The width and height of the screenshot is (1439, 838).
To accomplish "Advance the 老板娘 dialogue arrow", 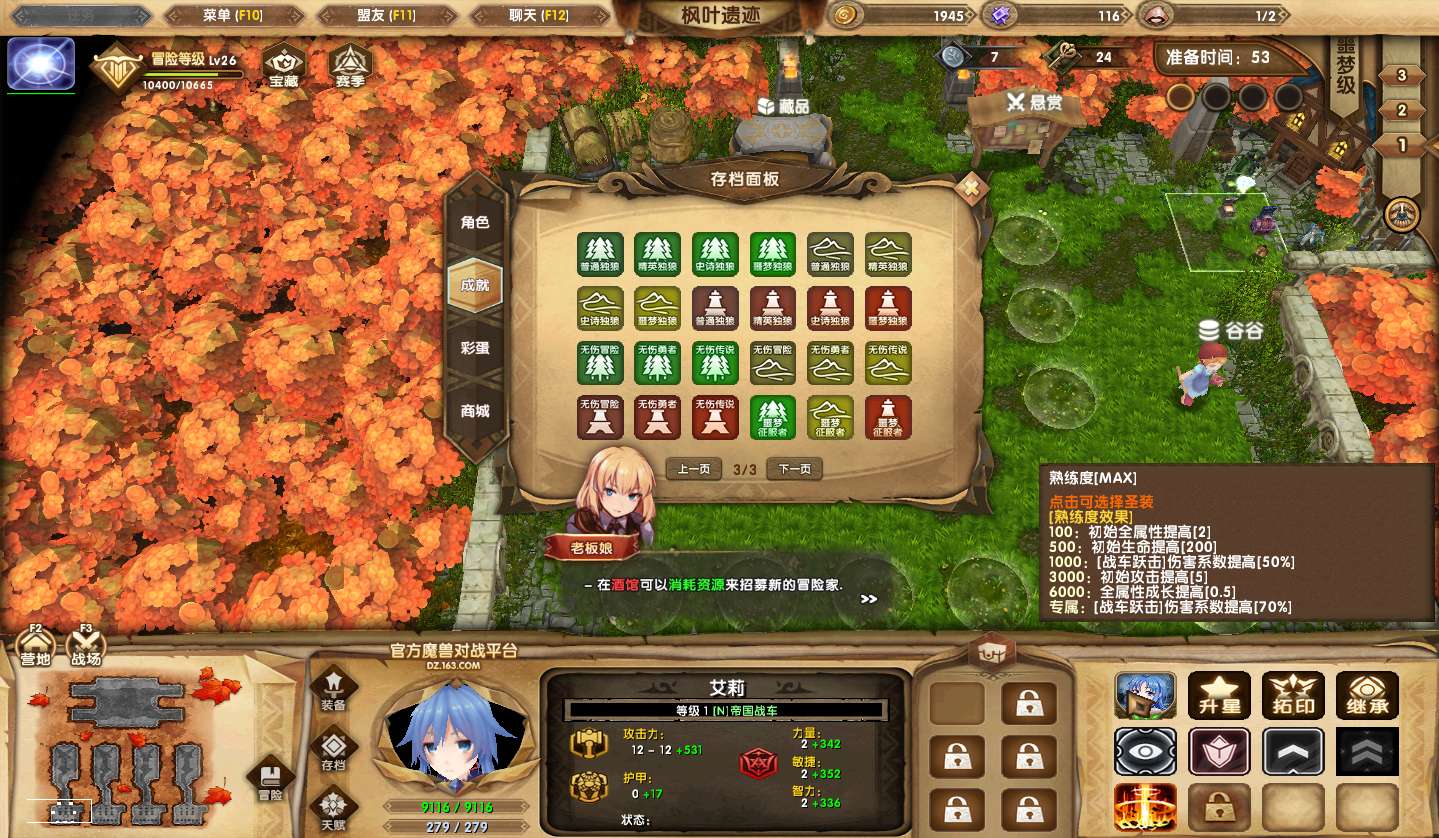I will coord(868,599).
